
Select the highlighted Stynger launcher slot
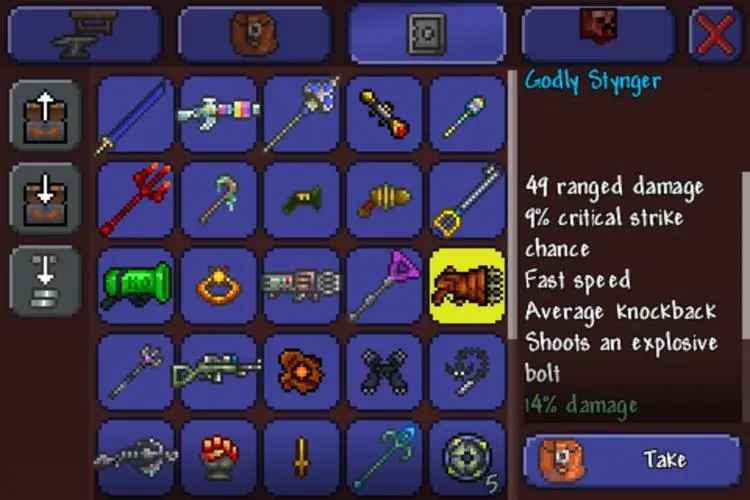click(467, 285)
